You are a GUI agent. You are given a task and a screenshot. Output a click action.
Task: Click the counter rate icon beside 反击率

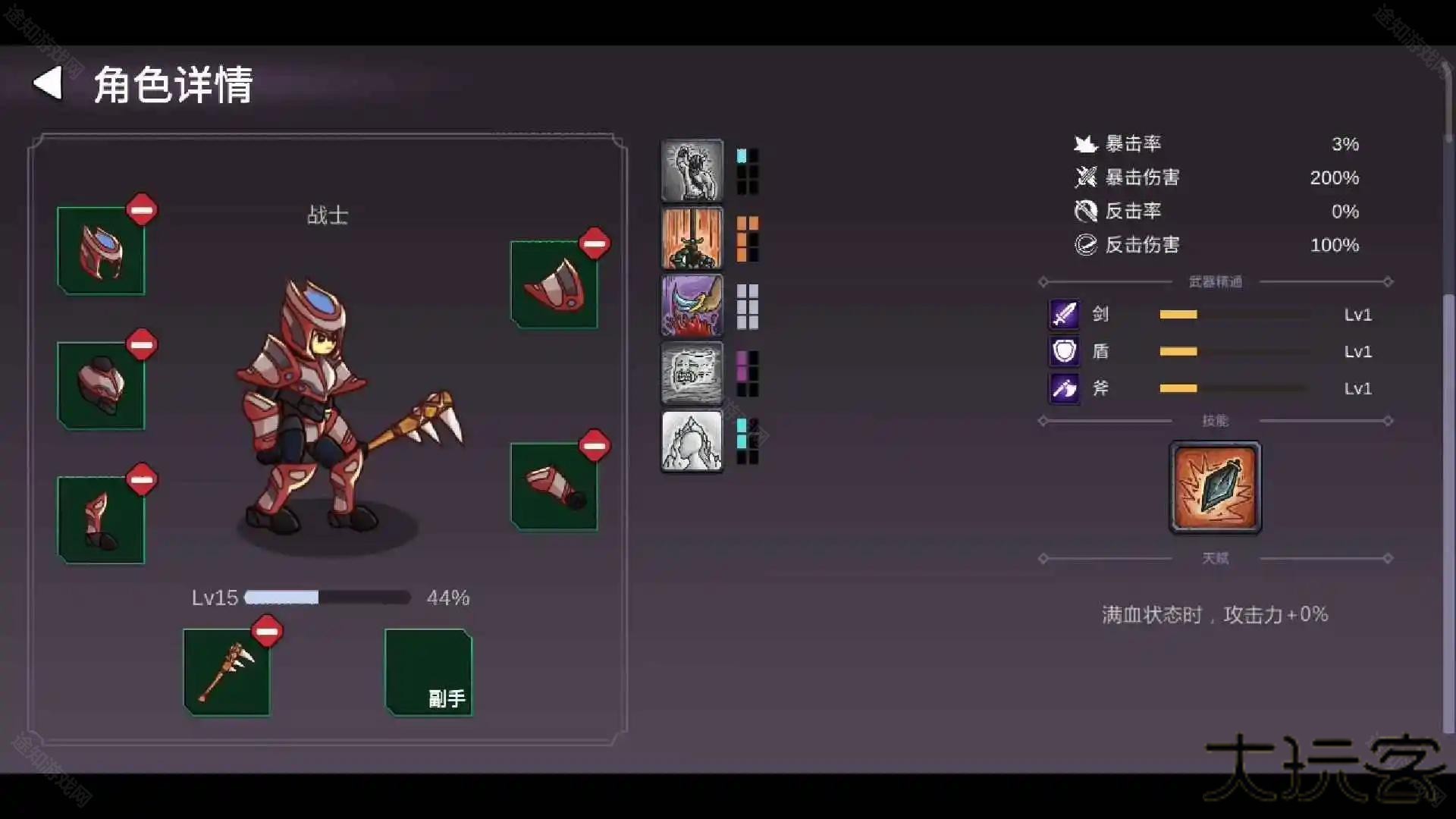click(x=1087, y=212)
